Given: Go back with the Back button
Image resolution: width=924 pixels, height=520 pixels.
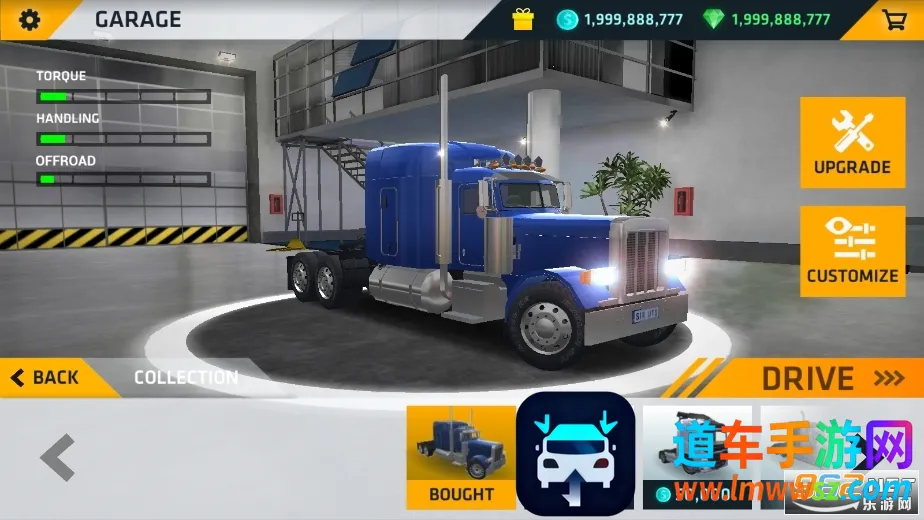Looking at the screenshot, I should pyautogui.click(x=46, y=377).
